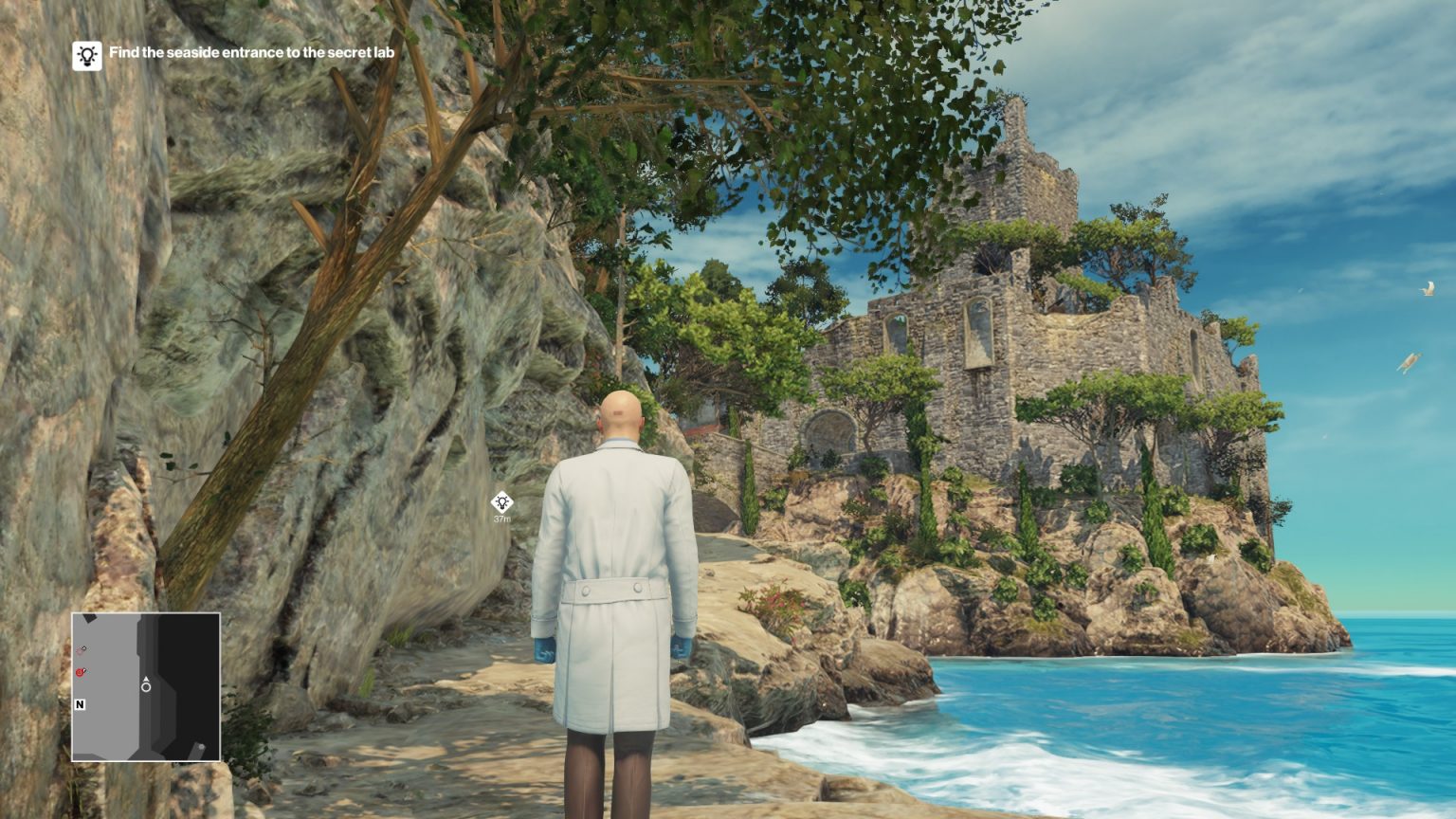1456x819 pixels.
Task: Select the in-world 37m waypoint marker
Action: coord(503,503)
